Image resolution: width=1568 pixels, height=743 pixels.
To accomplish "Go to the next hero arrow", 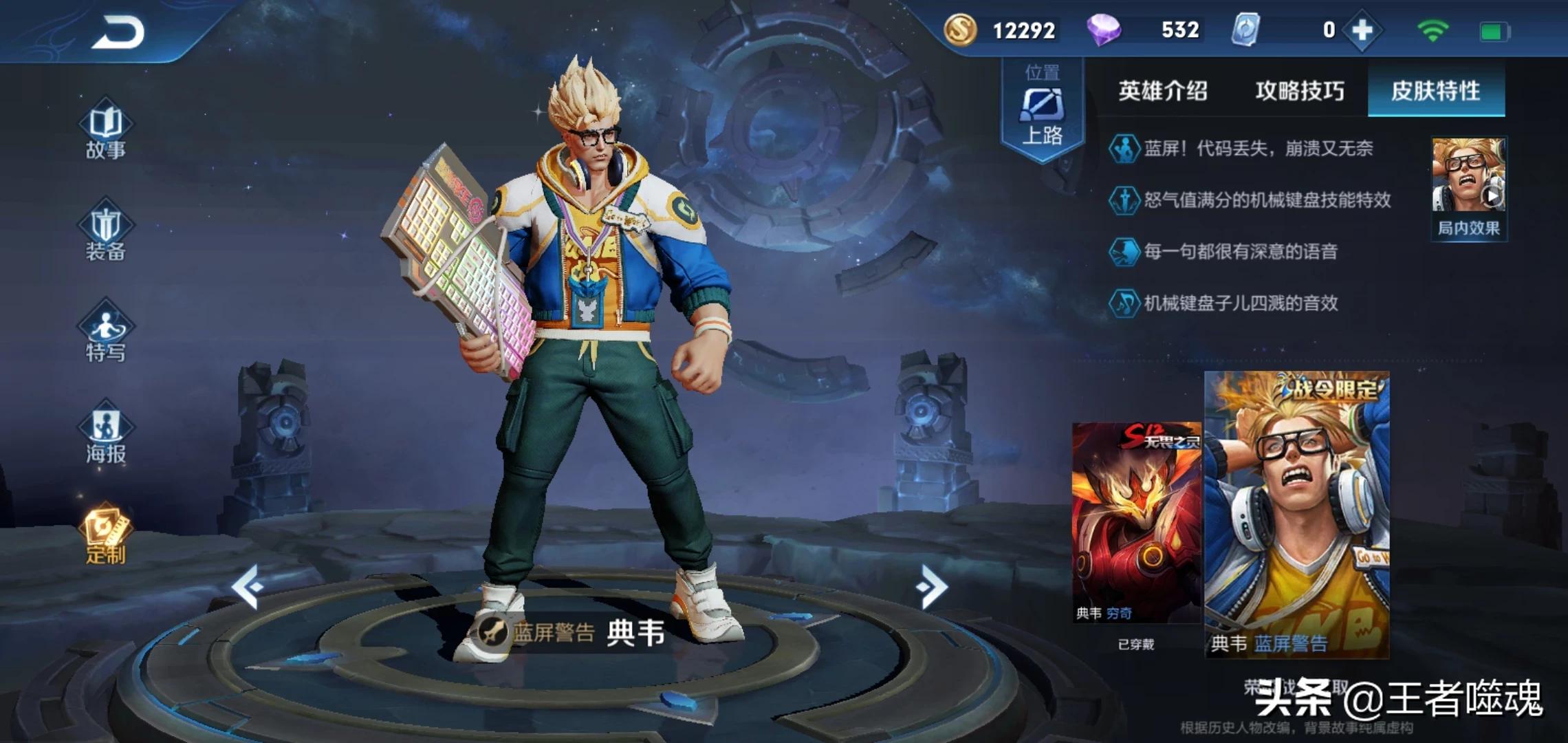I will (931, 586).
